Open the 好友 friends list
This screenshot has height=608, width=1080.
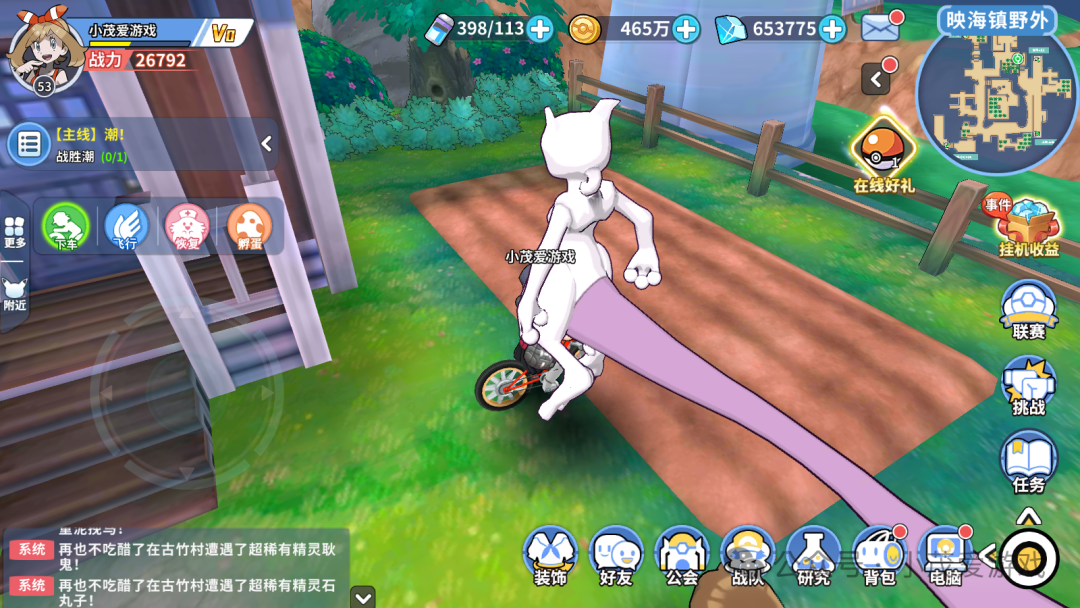(616, 555)
